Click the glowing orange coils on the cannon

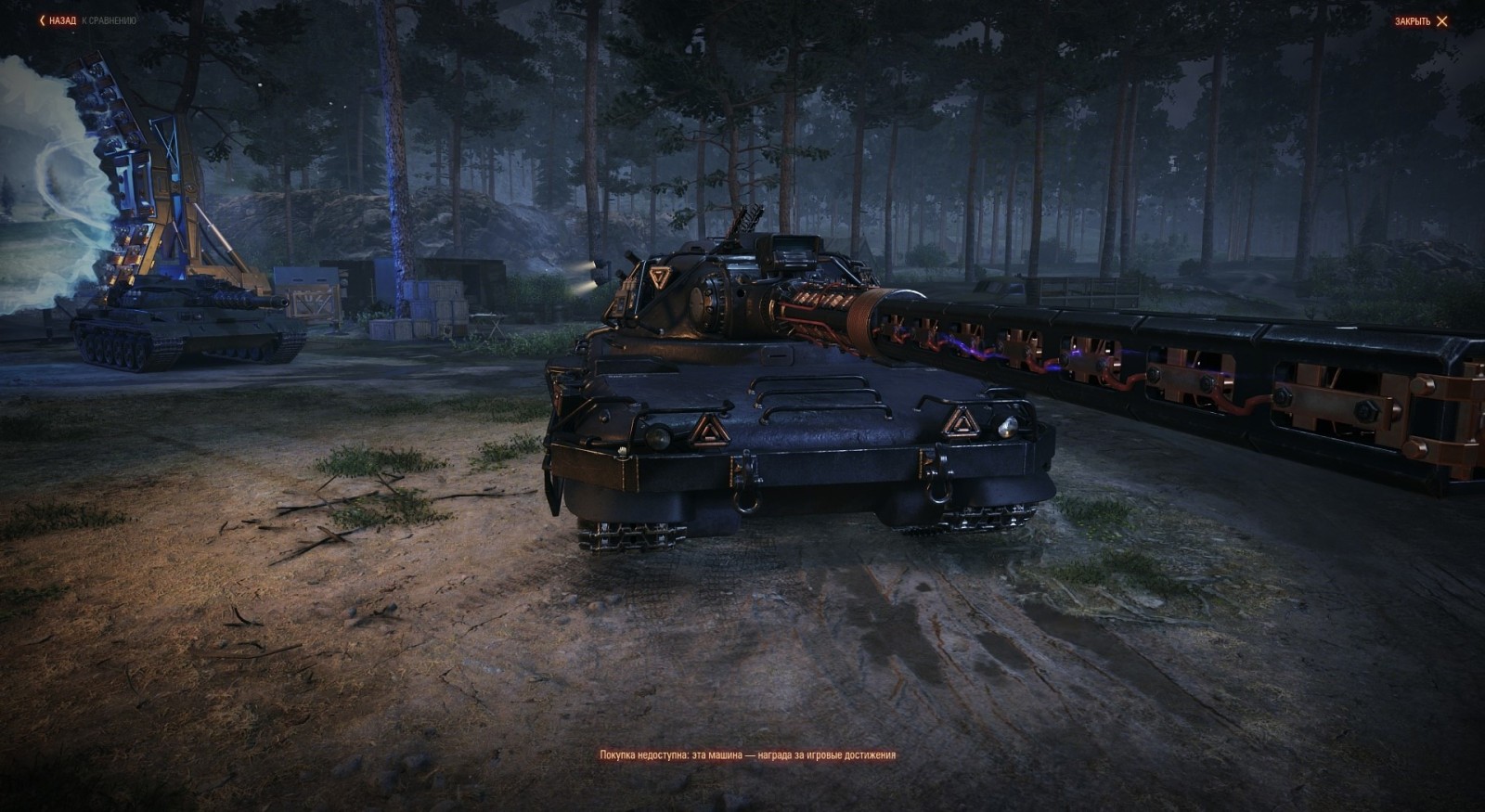click(x=835, y=306)
